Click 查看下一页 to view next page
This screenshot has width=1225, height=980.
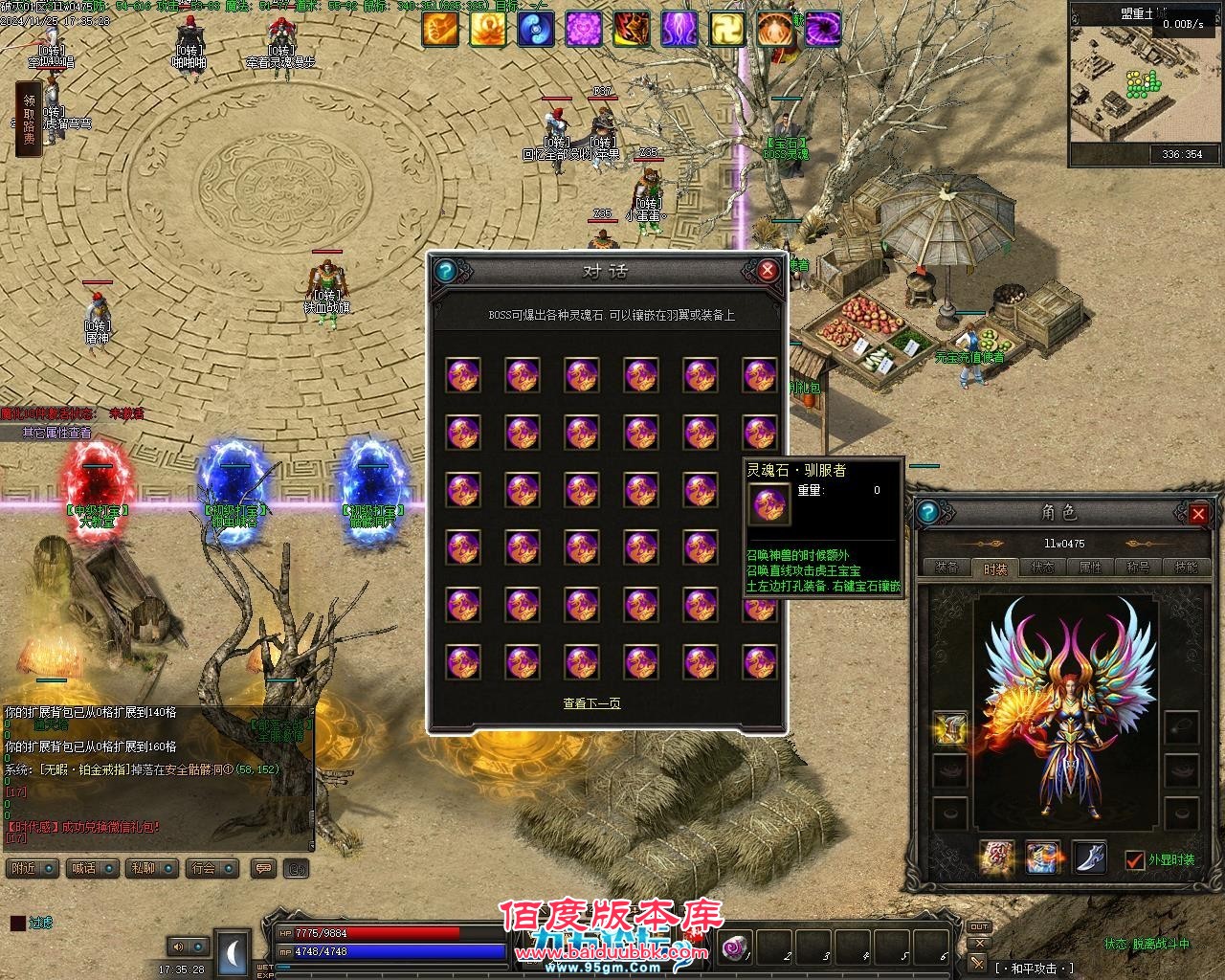(x=591, y=703)
